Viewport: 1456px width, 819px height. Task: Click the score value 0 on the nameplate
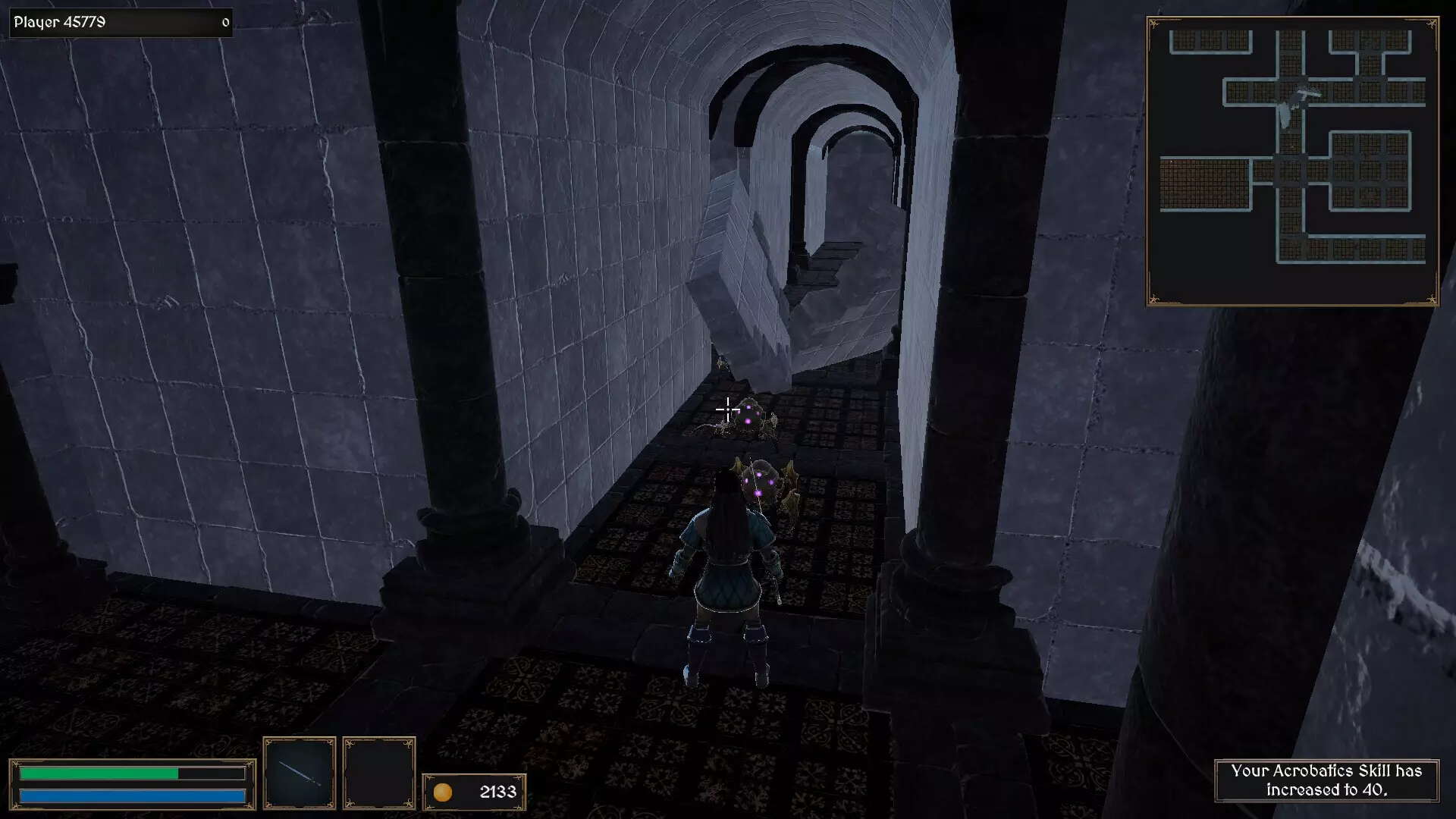point(224,23)
